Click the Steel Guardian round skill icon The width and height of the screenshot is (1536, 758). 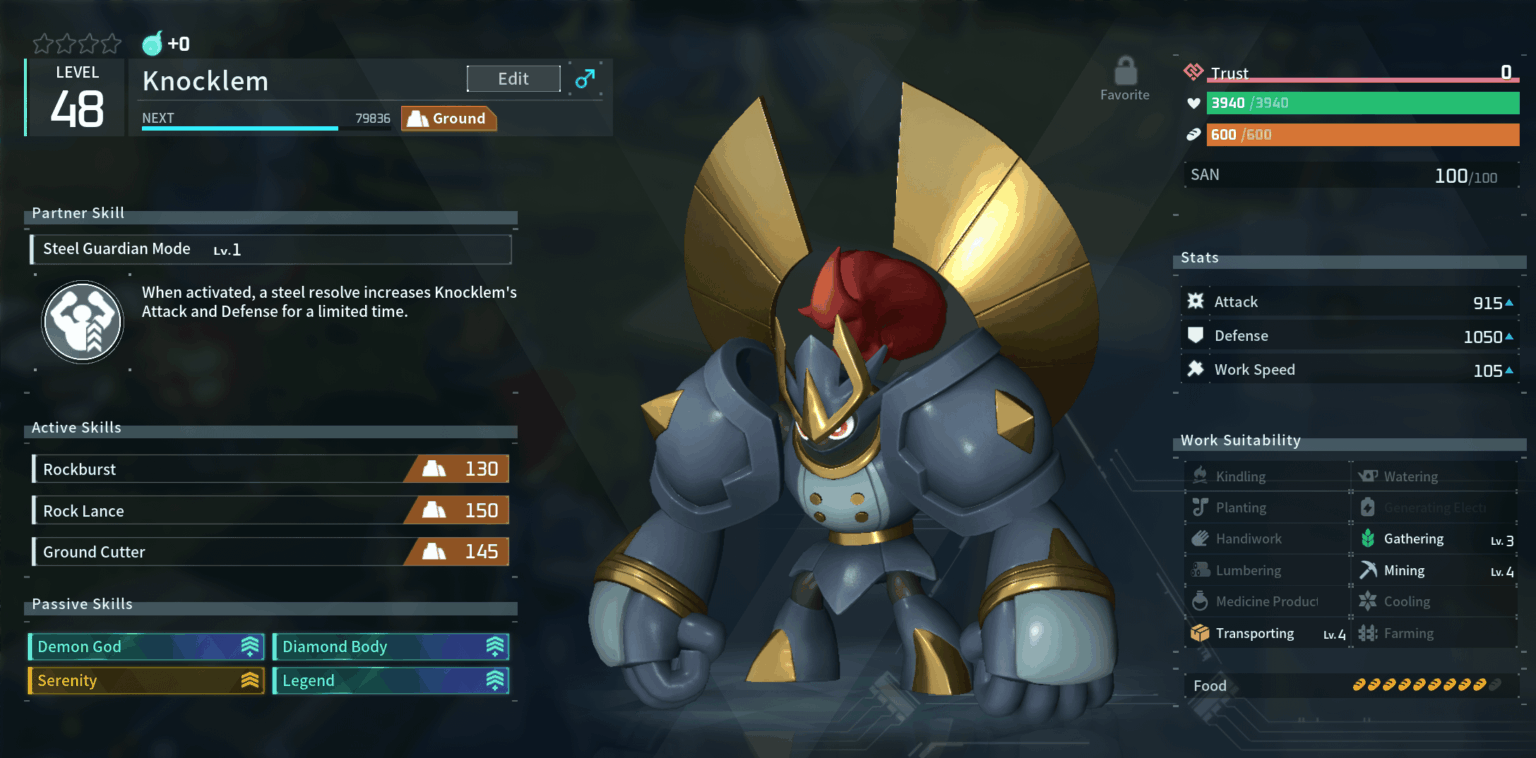pyautogui.click(x=82, y=322)
